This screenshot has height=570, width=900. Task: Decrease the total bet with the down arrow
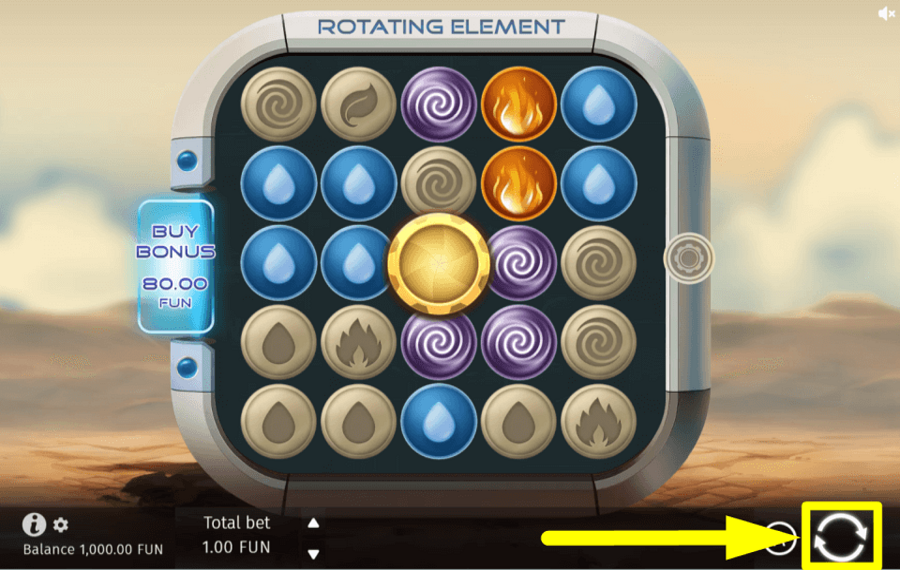(314, 553)
